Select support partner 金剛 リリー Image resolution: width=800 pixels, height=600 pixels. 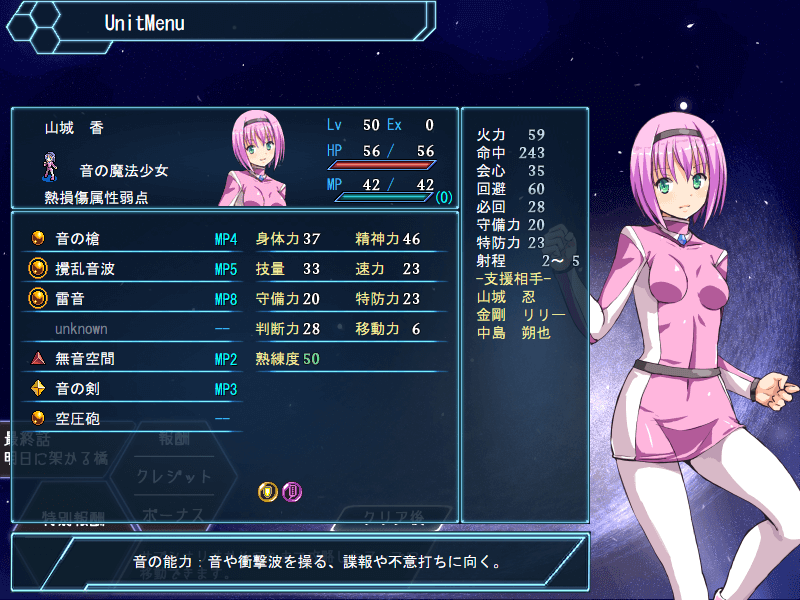[521, 314]
